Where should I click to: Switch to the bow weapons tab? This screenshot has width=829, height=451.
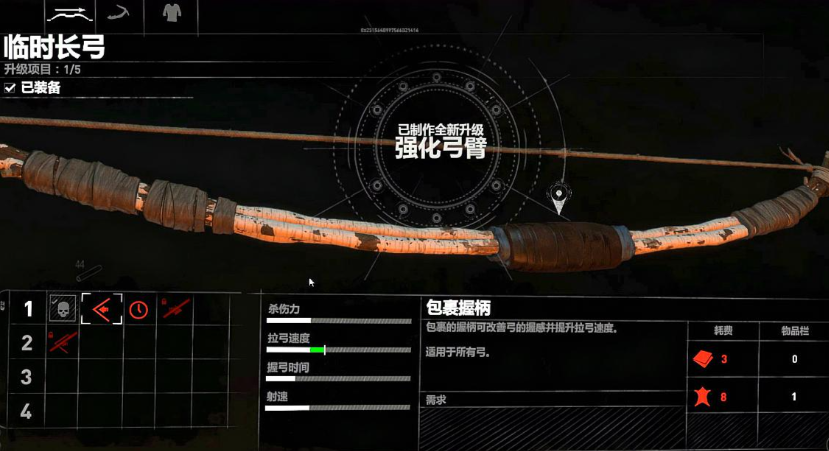click(69, 14)
